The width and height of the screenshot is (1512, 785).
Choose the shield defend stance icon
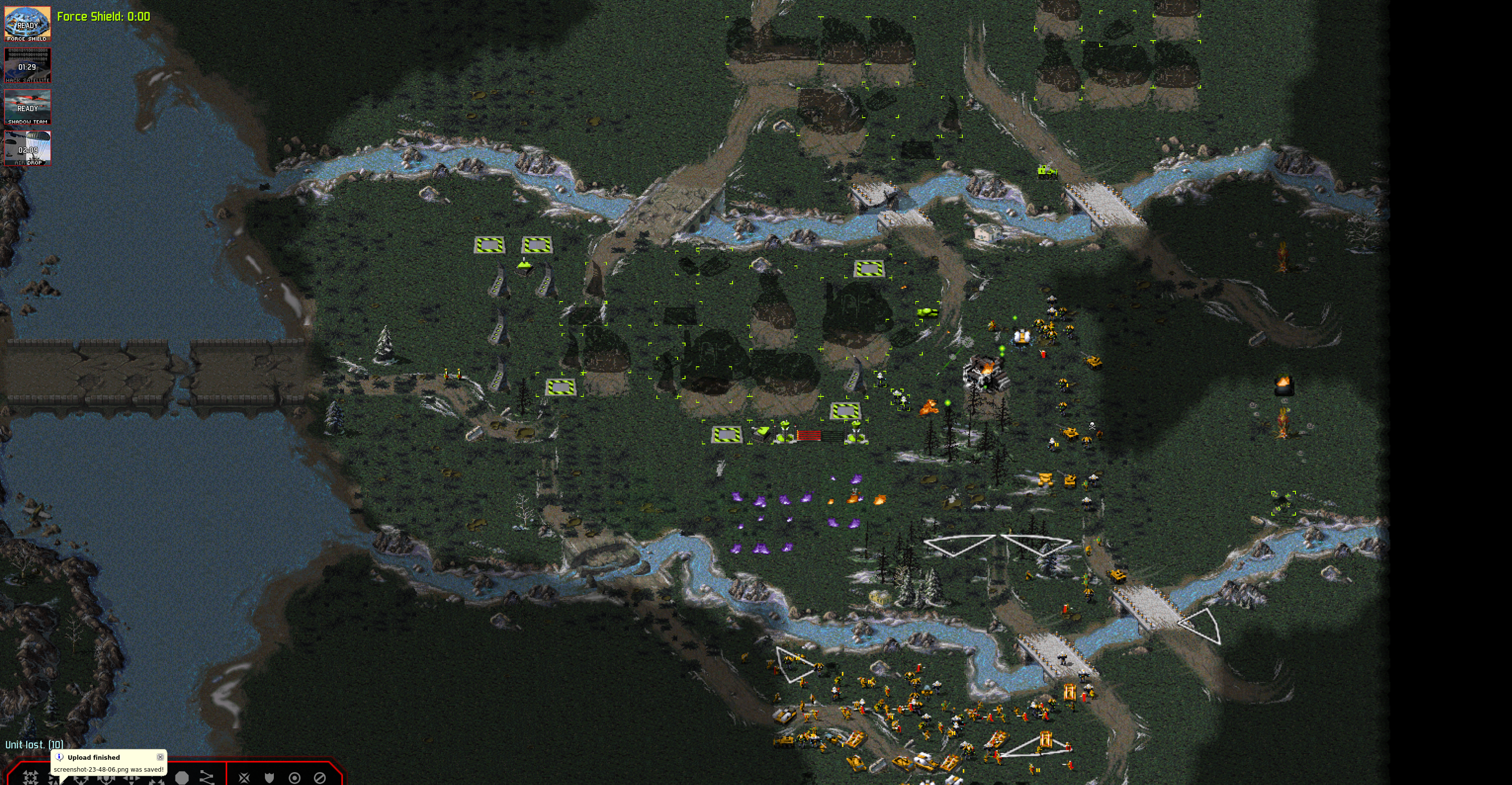click(269, 778)
